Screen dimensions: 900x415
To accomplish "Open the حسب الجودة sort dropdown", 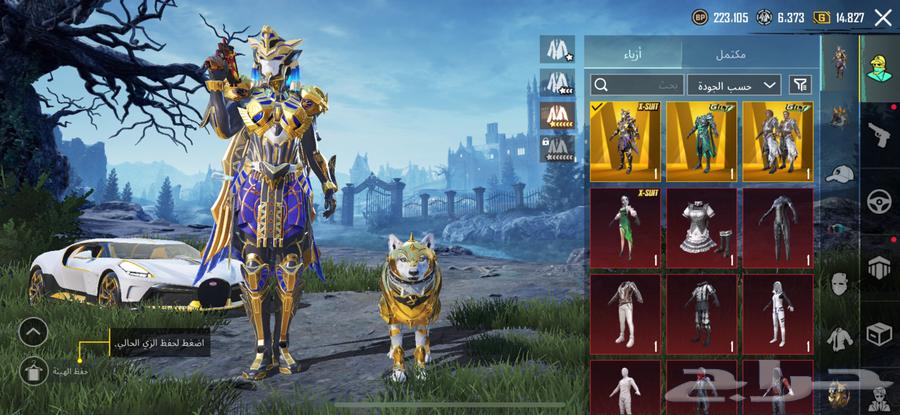I will tap(734, 85).
